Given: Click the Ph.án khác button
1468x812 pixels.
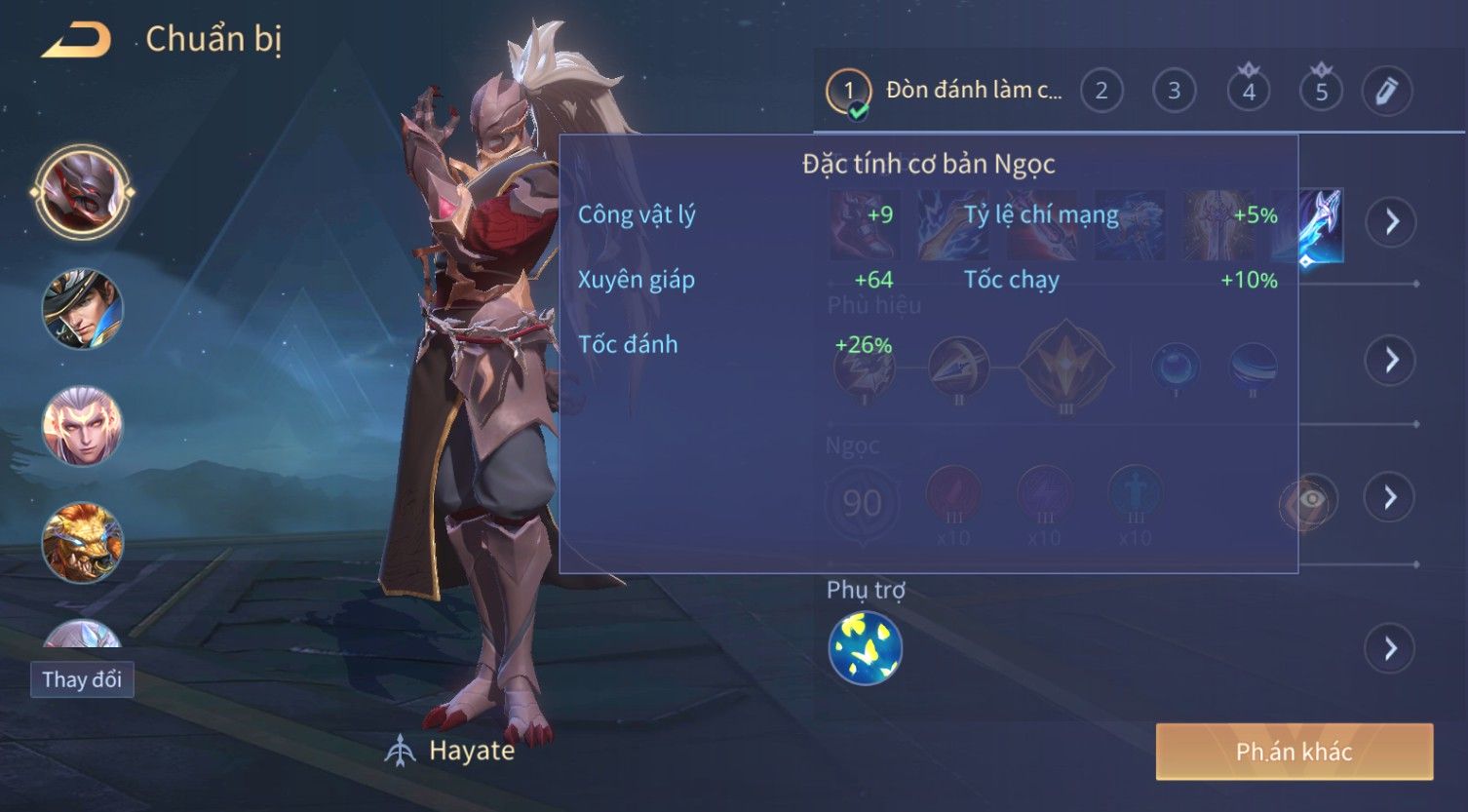Looking at the screenshot, I should tap(1294, 752).
